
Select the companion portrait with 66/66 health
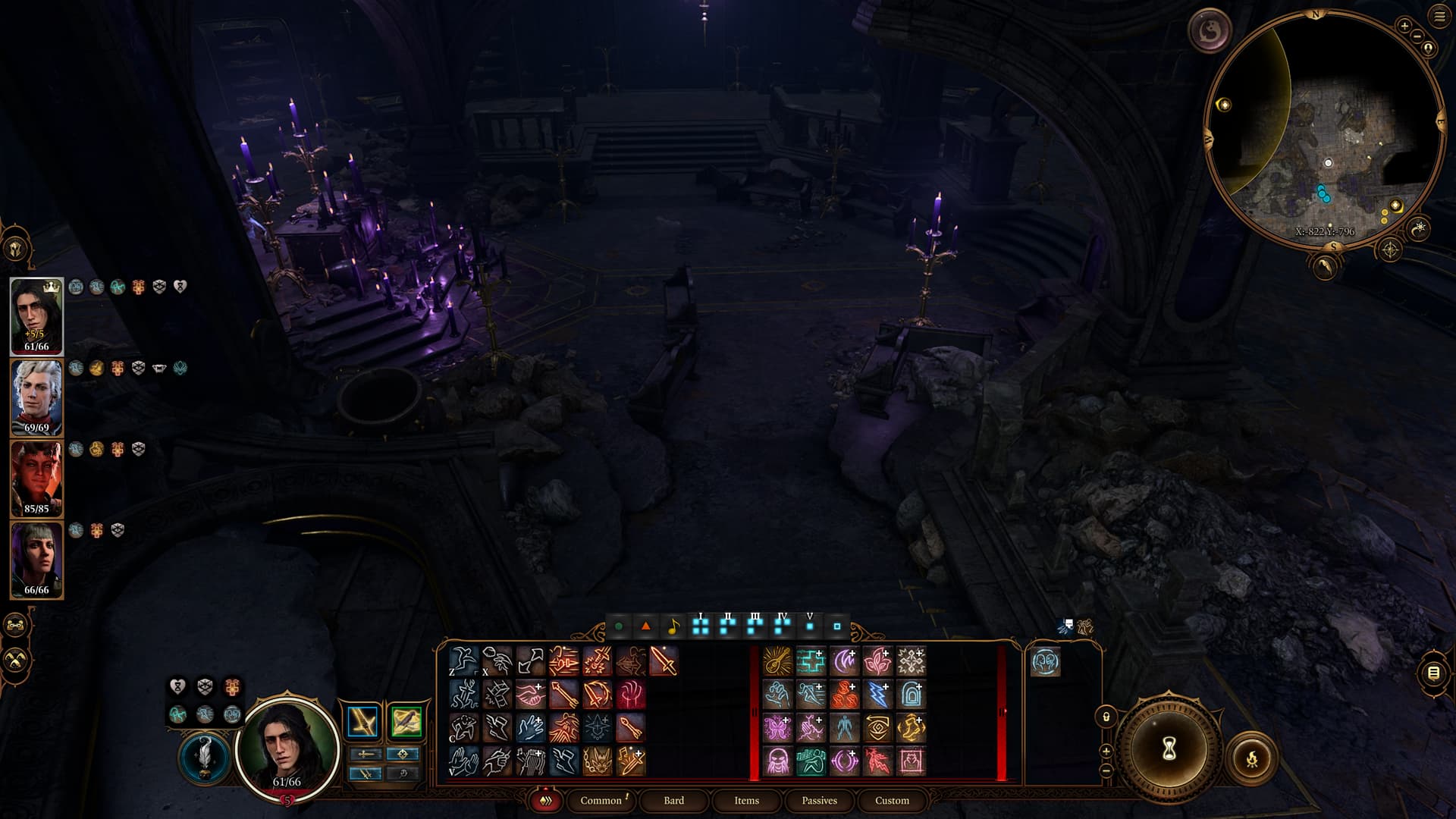(36, 560)
